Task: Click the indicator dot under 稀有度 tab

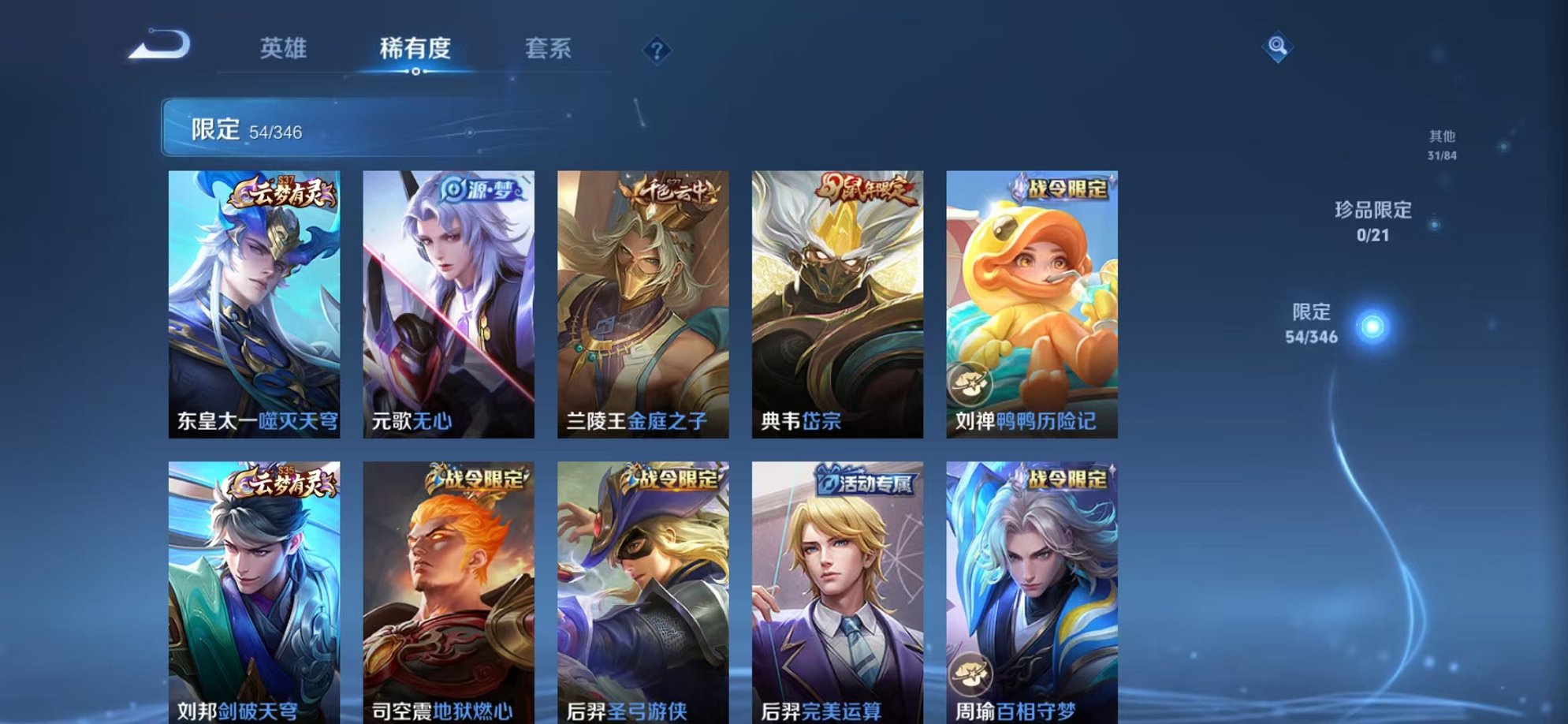Action: (416, 72)
